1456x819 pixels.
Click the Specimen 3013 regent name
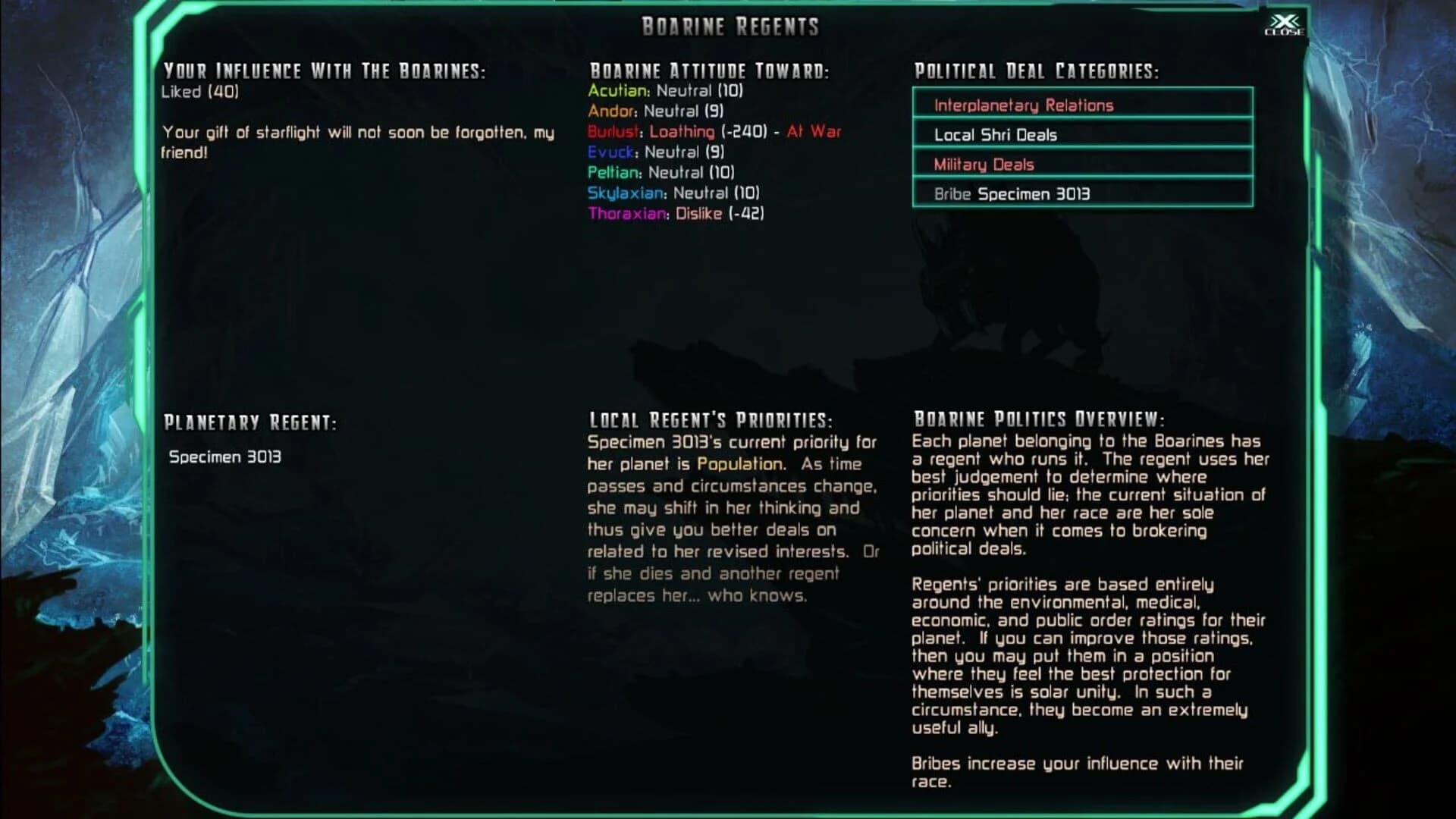tap(226, 458)
